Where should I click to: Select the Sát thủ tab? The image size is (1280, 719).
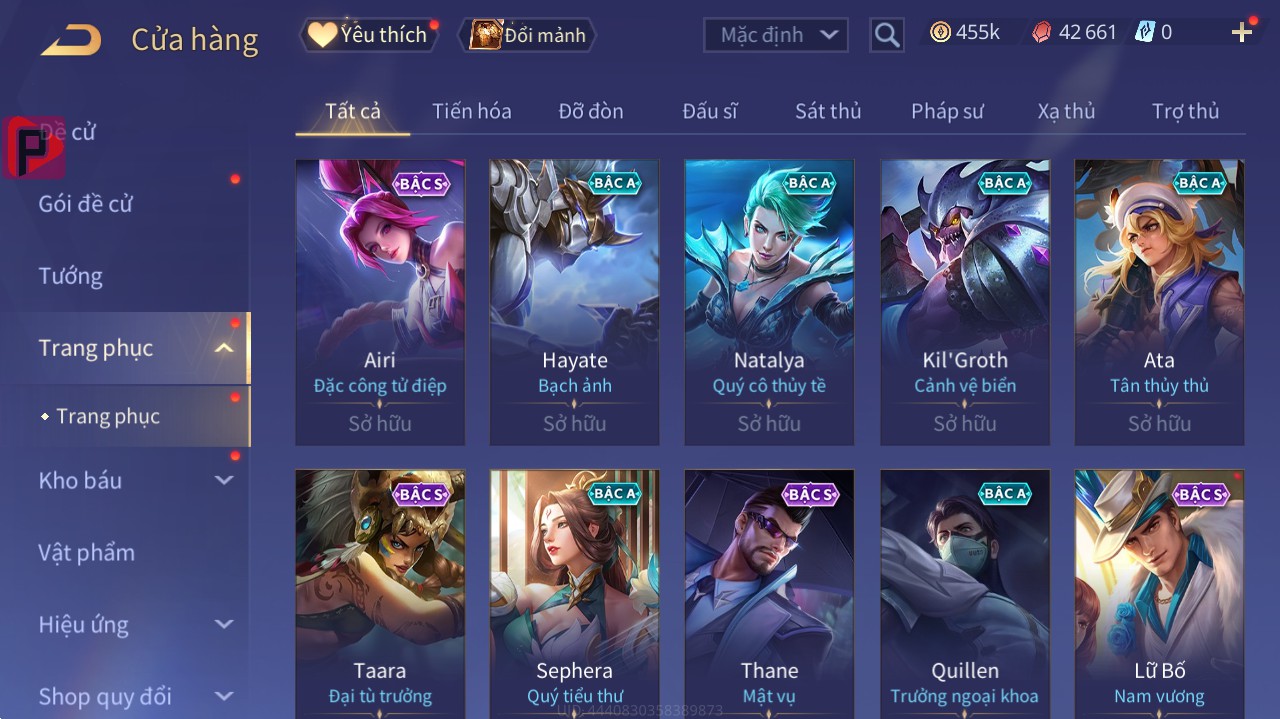click(828, 111)
